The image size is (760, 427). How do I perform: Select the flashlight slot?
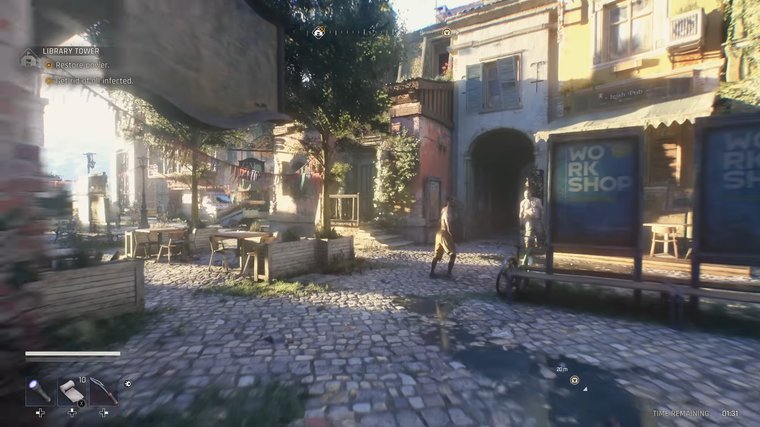click(x=39, y=391)
